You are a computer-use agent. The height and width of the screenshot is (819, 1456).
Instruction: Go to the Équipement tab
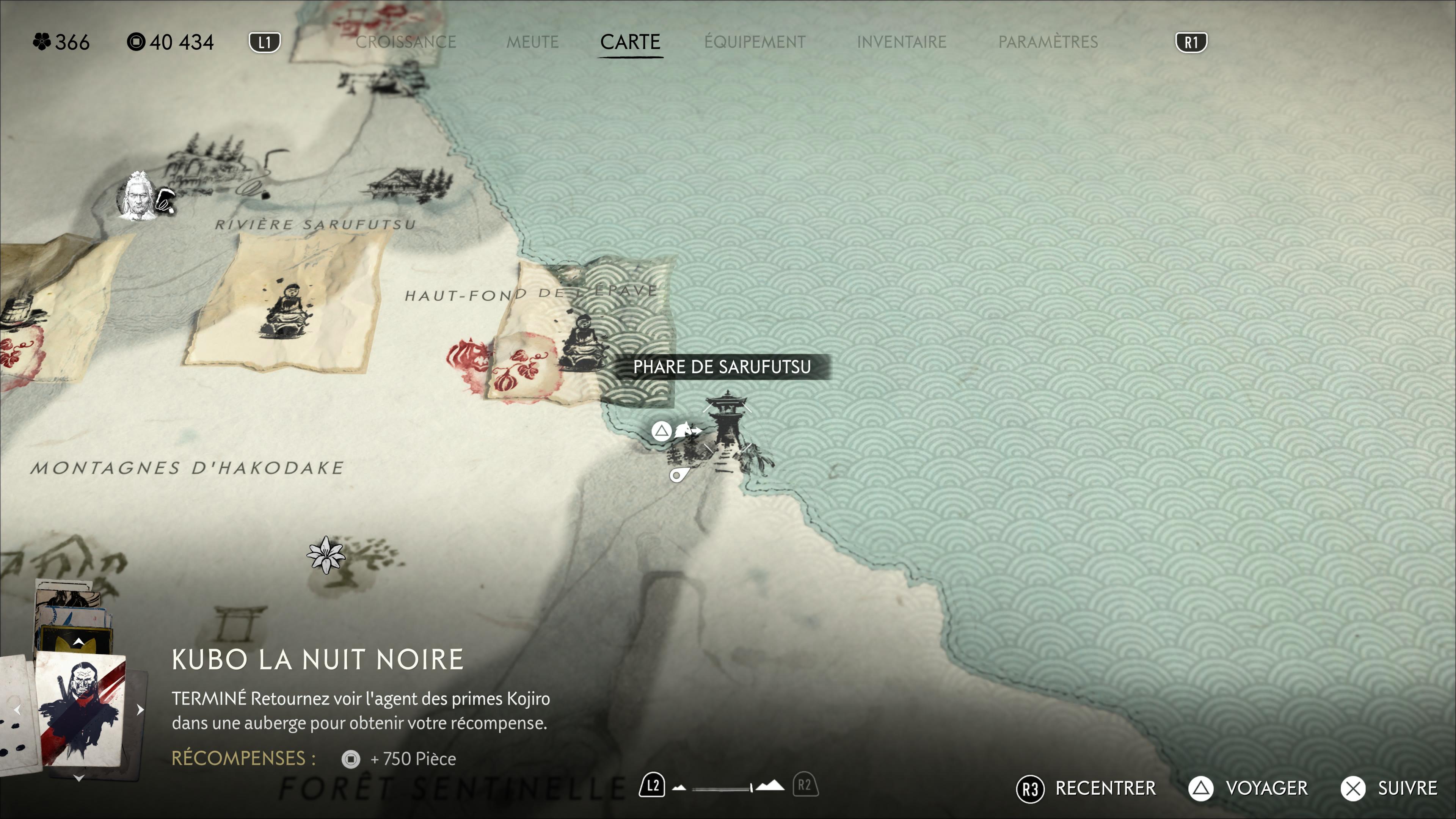click(755, 42)
